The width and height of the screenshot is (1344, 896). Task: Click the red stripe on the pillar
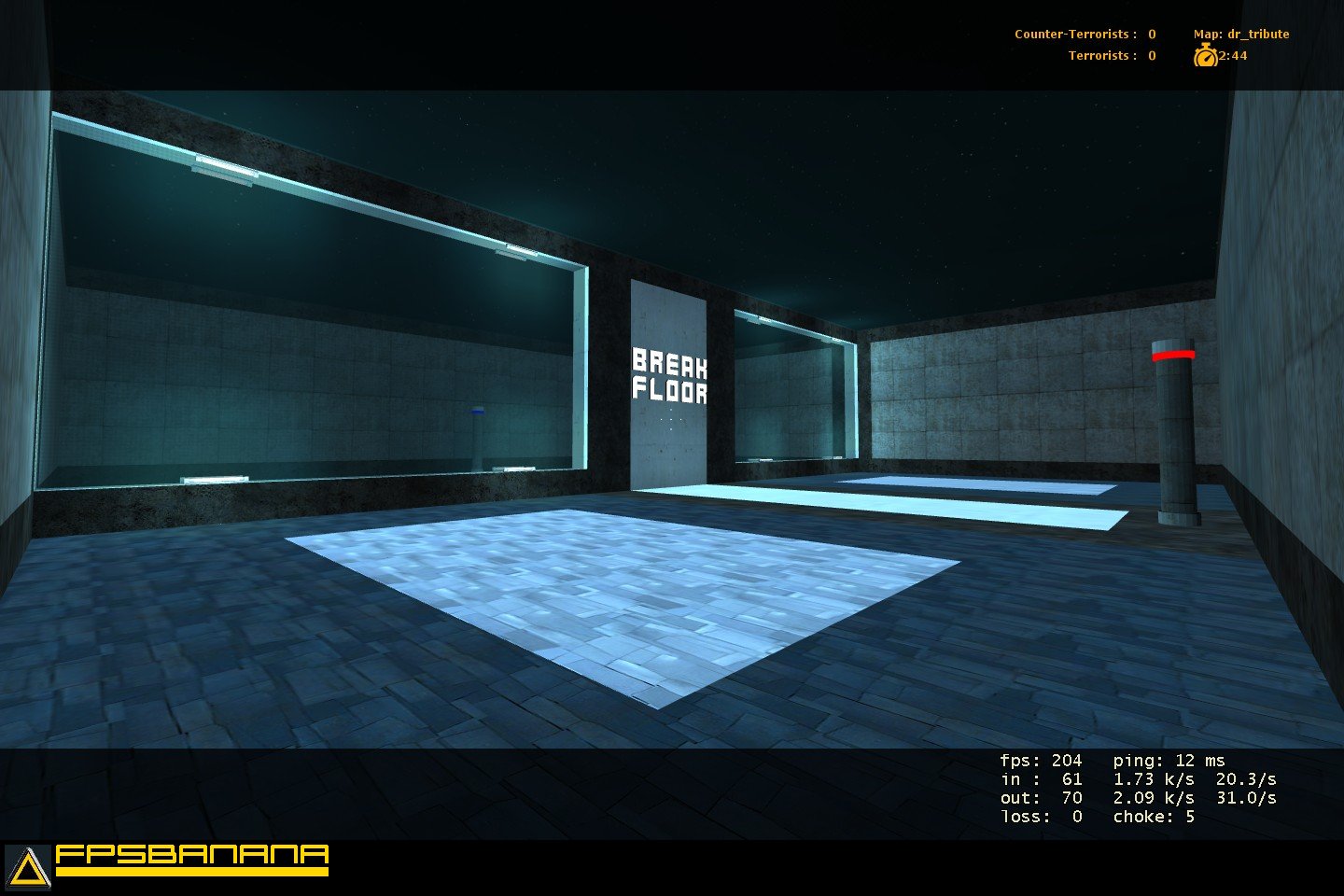tap(1172, 355)
